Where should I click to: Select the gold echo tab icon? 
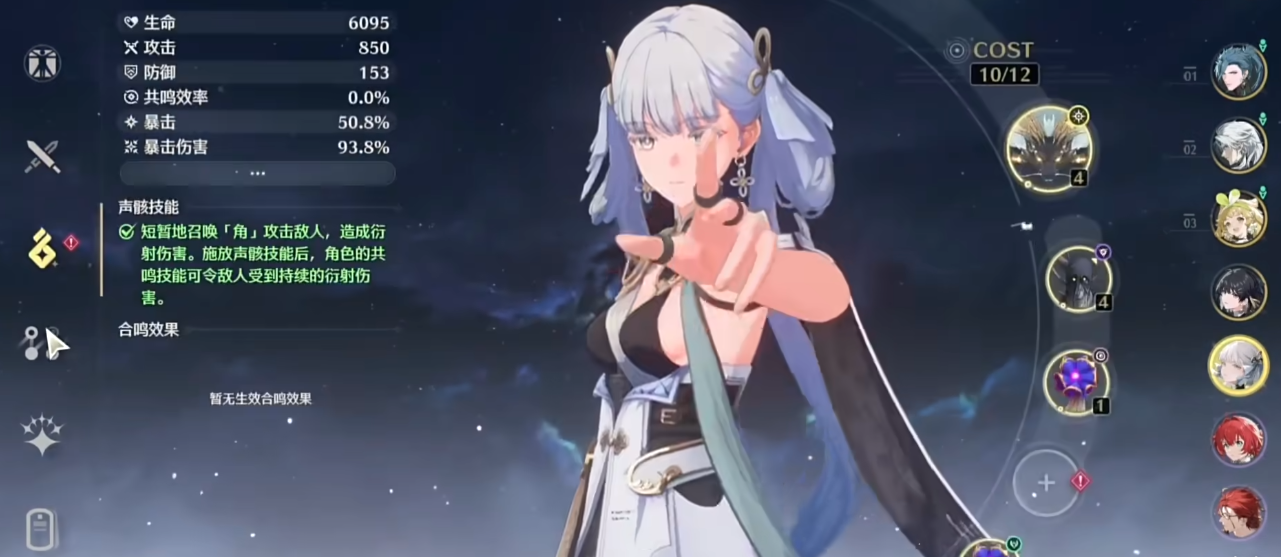tap(42, 248)
